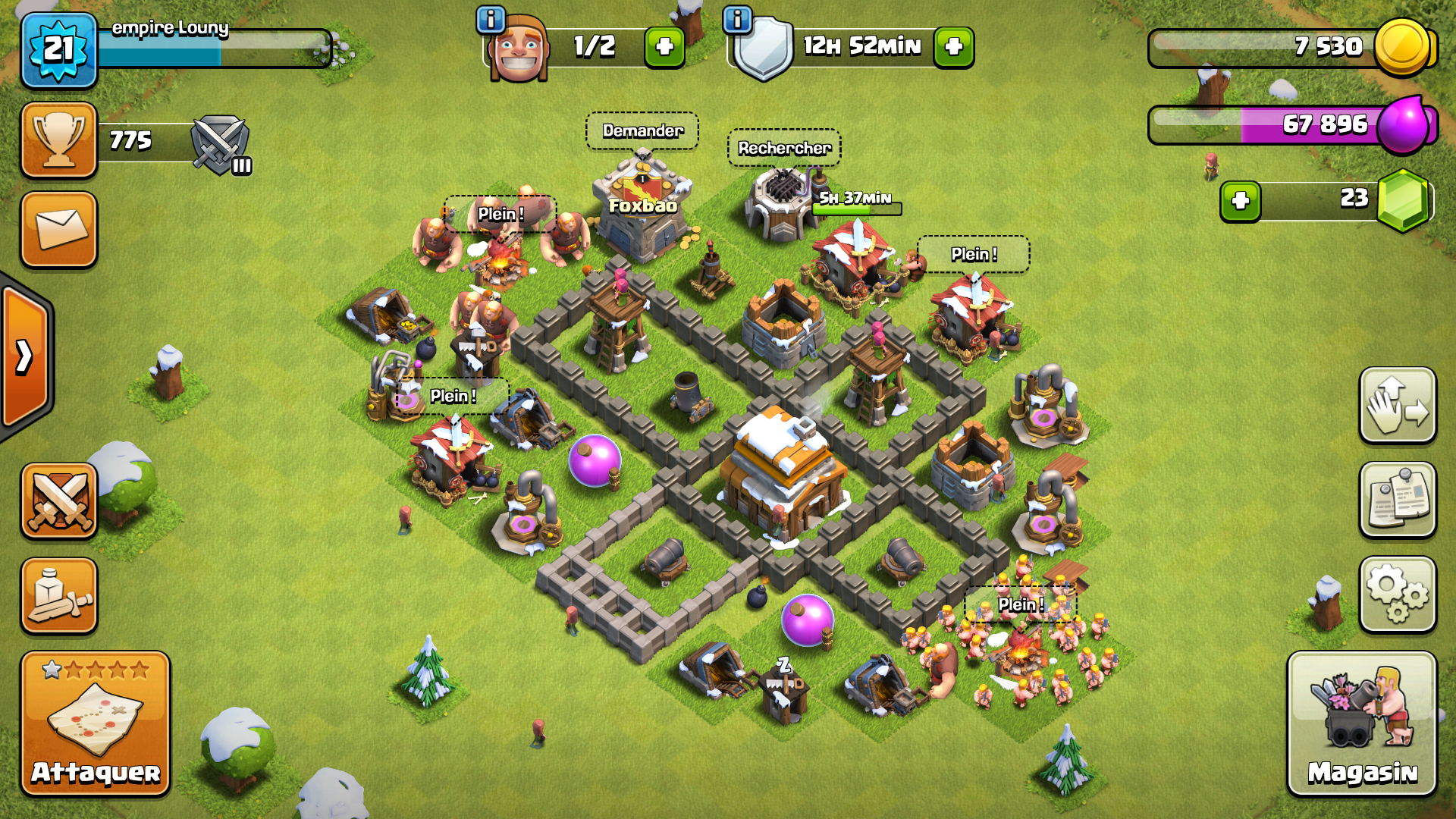Open the news notes button

(x=1398, y=500)
